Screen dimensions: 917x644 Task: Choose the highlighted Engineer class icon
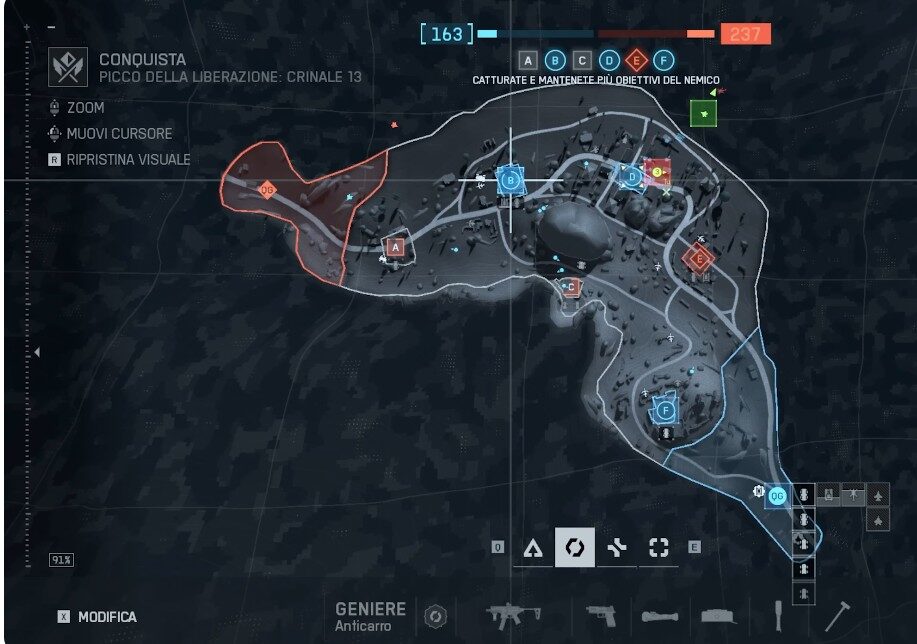[x=575, y=547]
